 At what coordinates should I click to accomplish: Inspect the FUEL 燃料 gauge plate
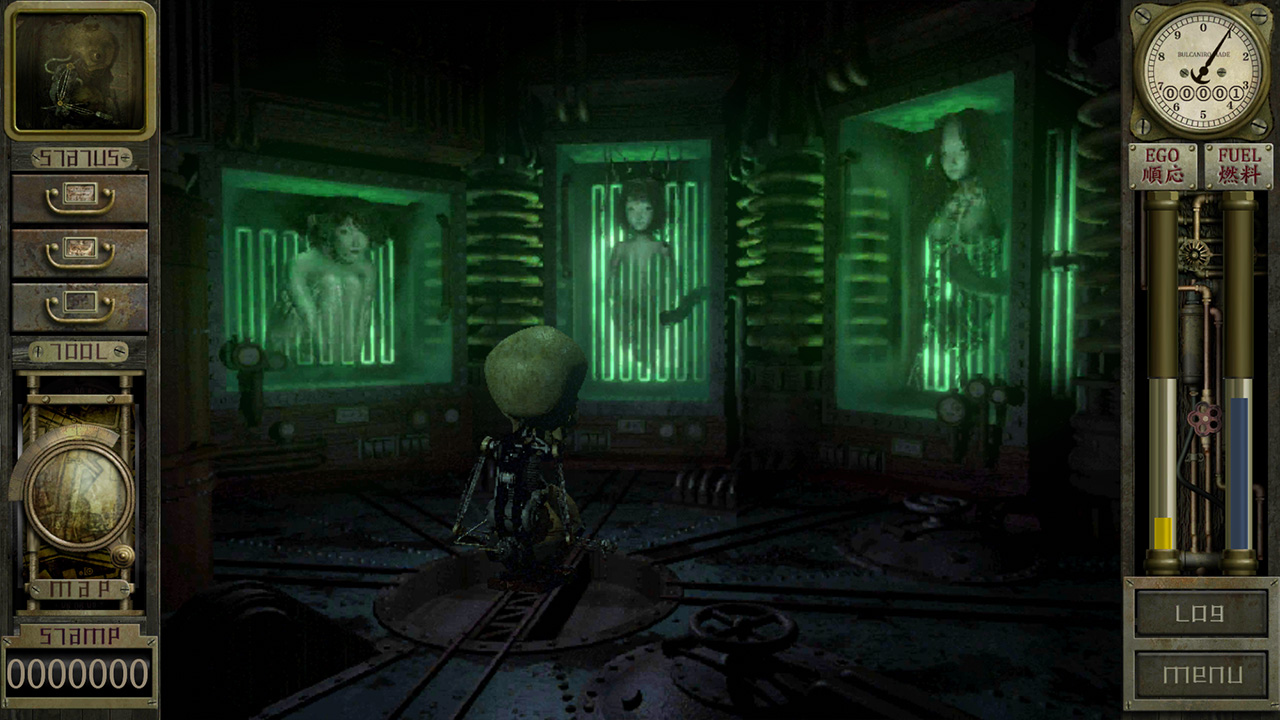[x=1240, y=165]
